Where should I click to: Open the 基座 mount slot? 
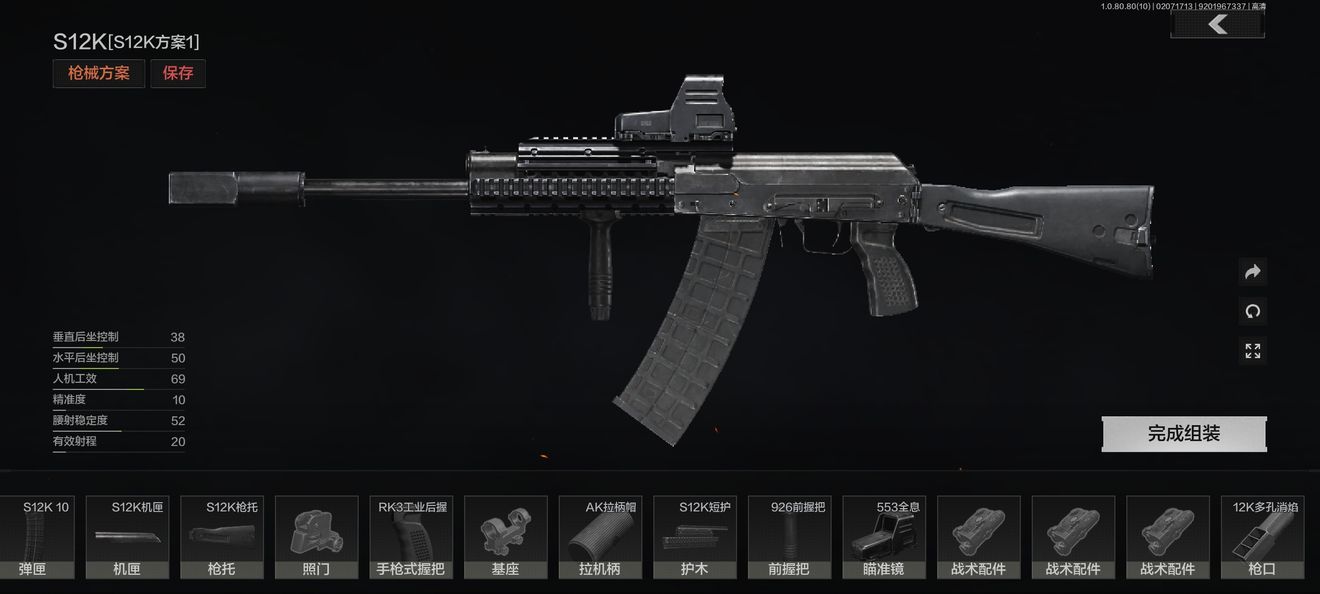pos(505,538)
